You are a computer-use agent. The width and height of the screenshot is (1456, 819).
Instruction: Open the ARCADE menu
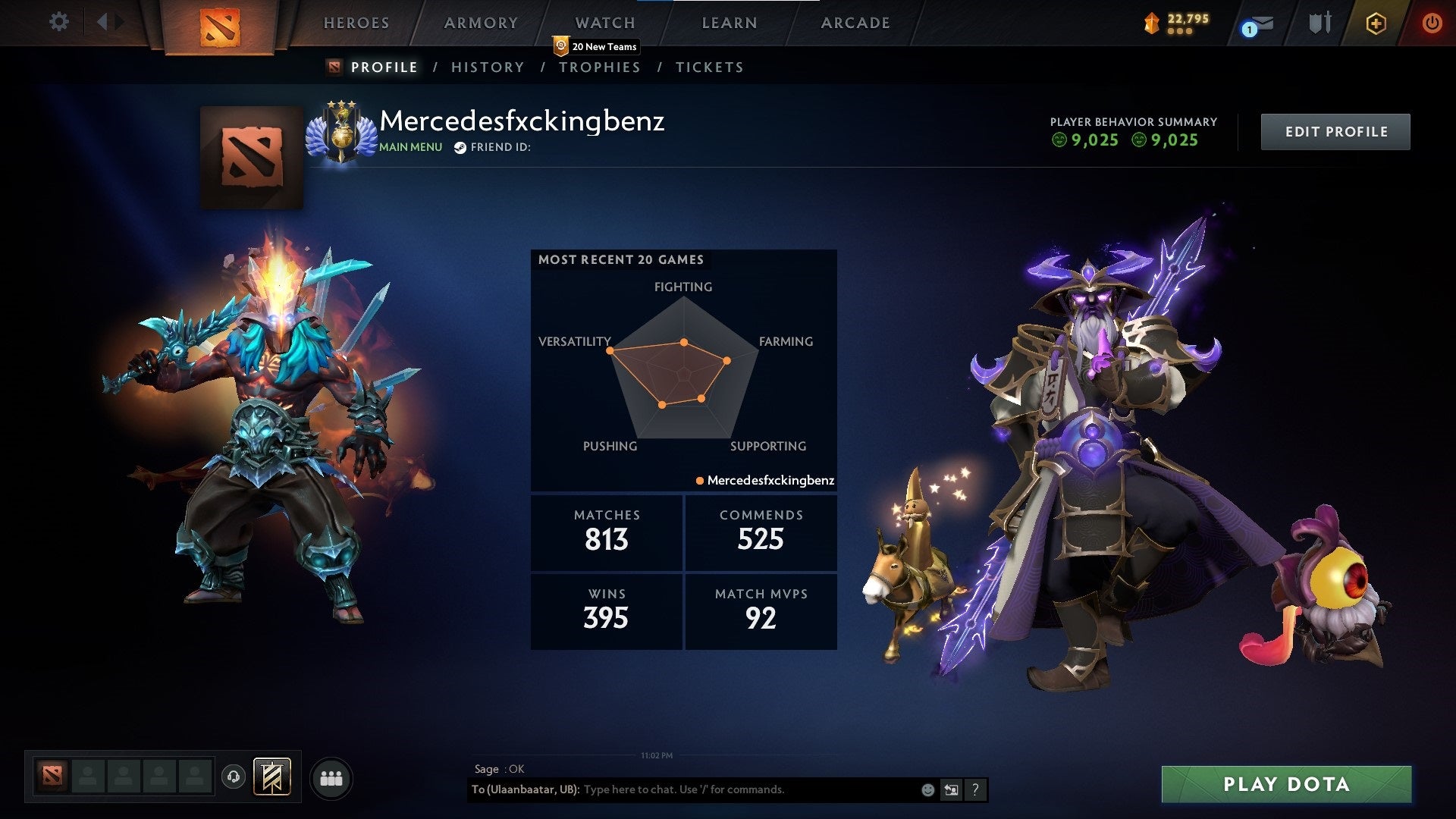click(x=855, y=23)
